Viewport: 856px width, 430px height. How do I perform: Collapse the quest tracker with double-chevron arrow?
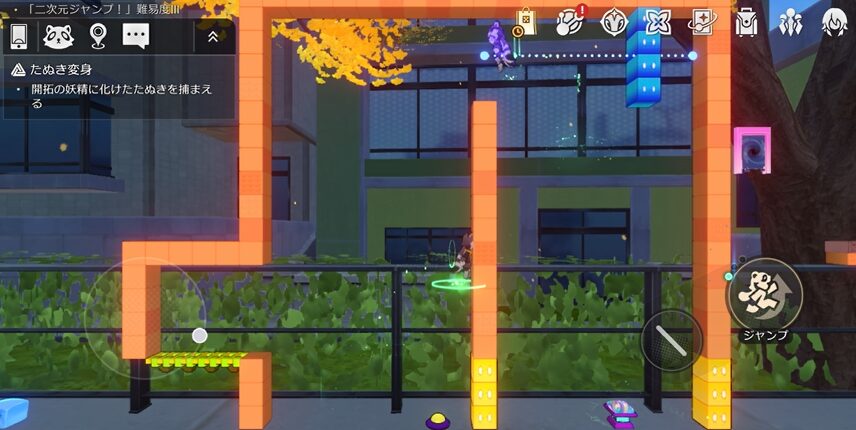(x=213, y=37)
